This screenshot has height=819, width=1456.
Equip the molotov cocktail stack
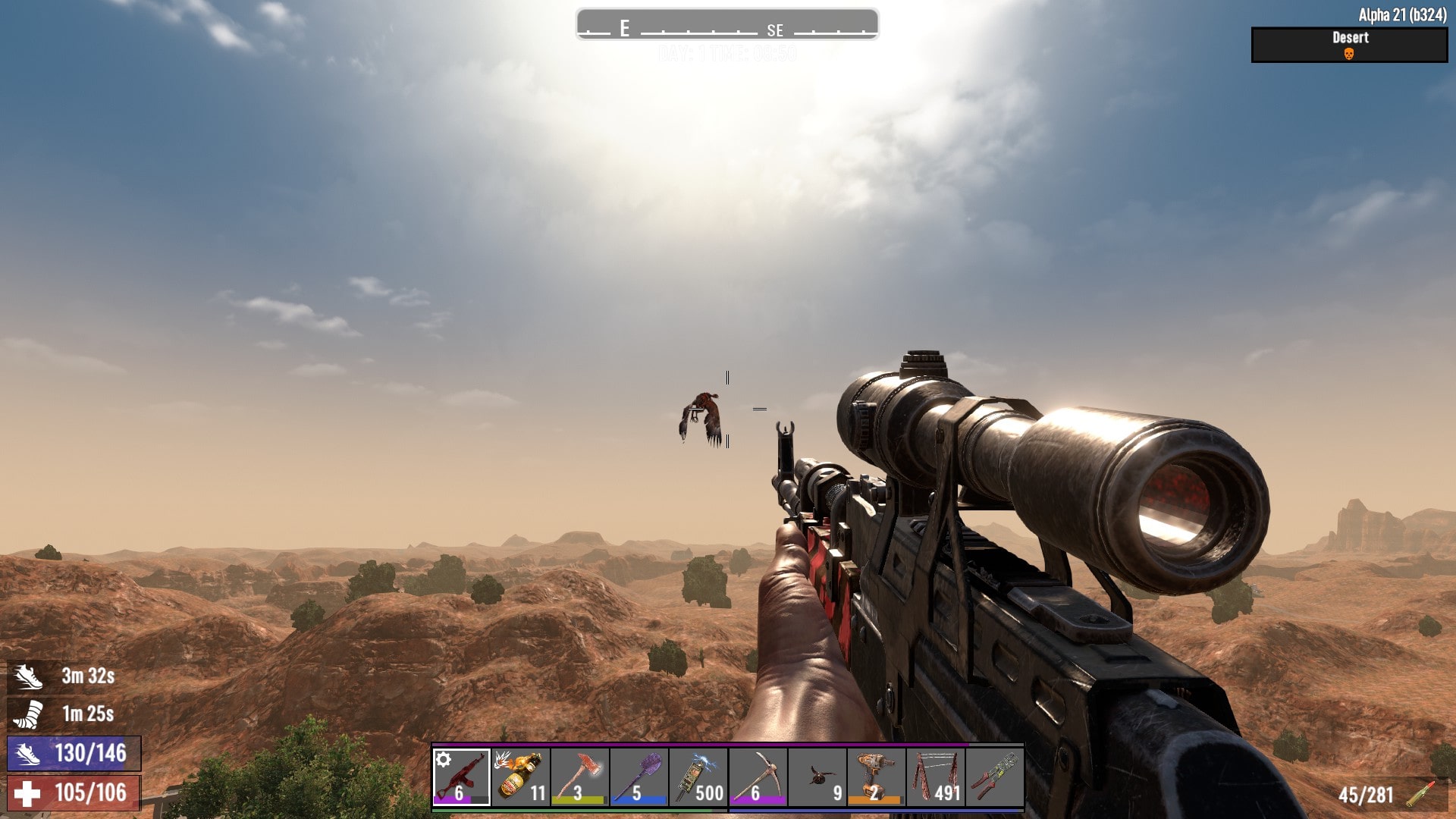pyautogui.click(x=520, y=777)
